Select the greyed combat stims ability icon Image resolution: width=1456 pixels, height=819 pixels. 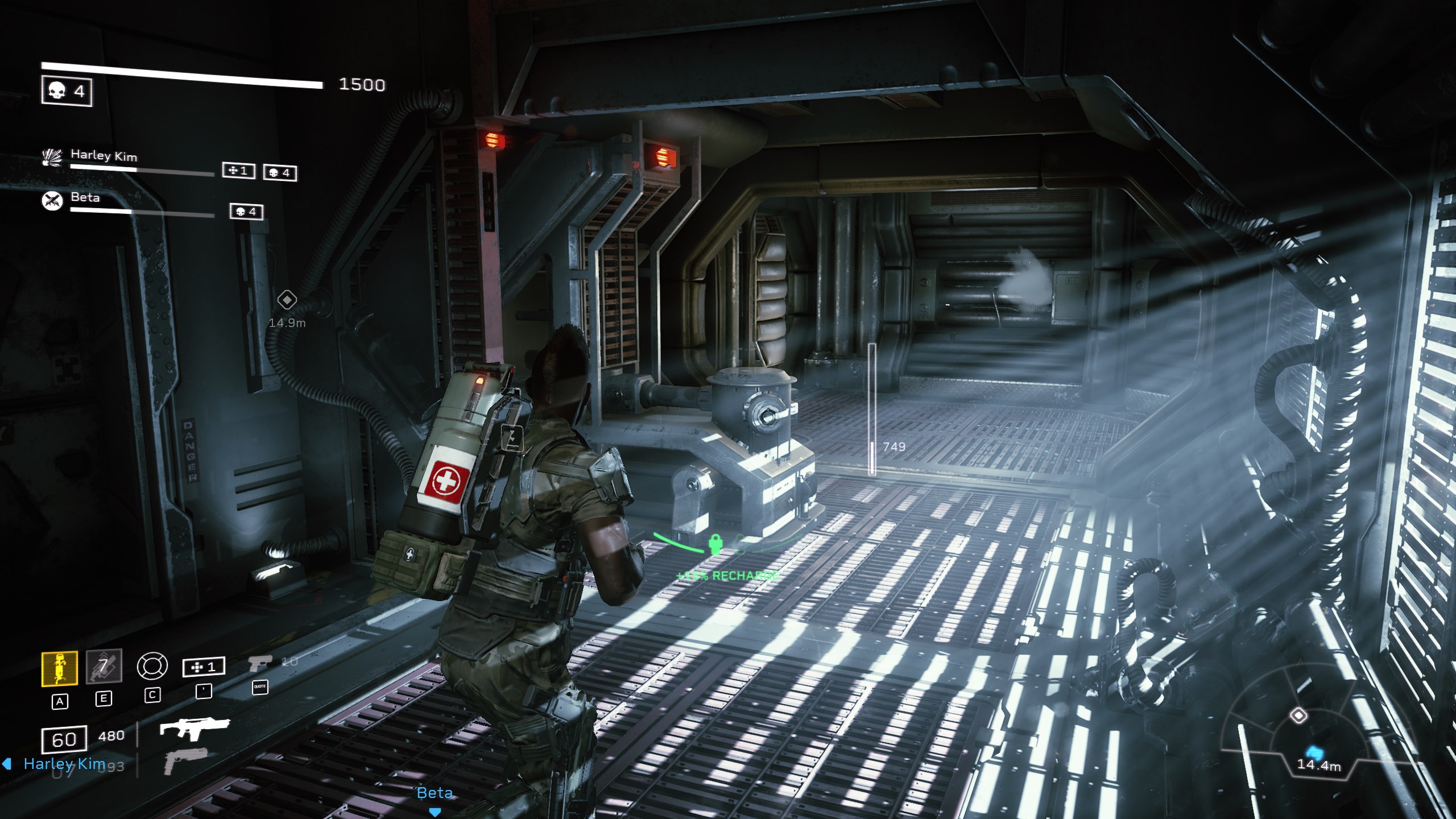pyautogui.click(x=104, y=666)
